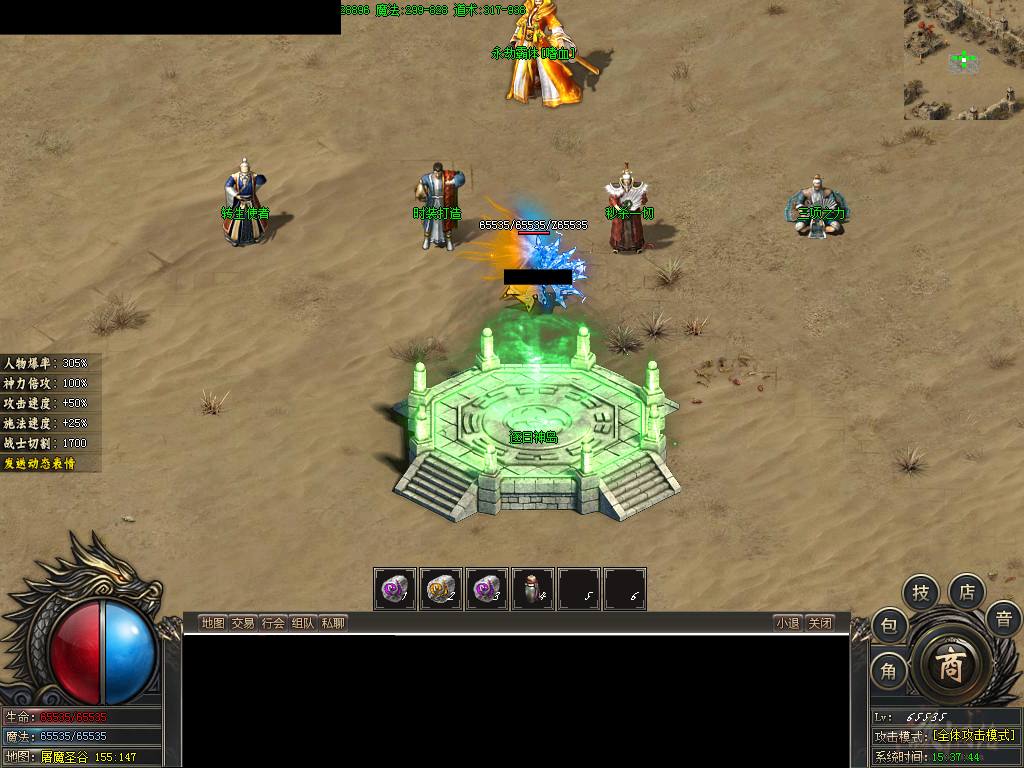Use the orange swirl stone in slot 2
The height and width of the screenshot is (768, 1024).
click(x=441, y=589)
